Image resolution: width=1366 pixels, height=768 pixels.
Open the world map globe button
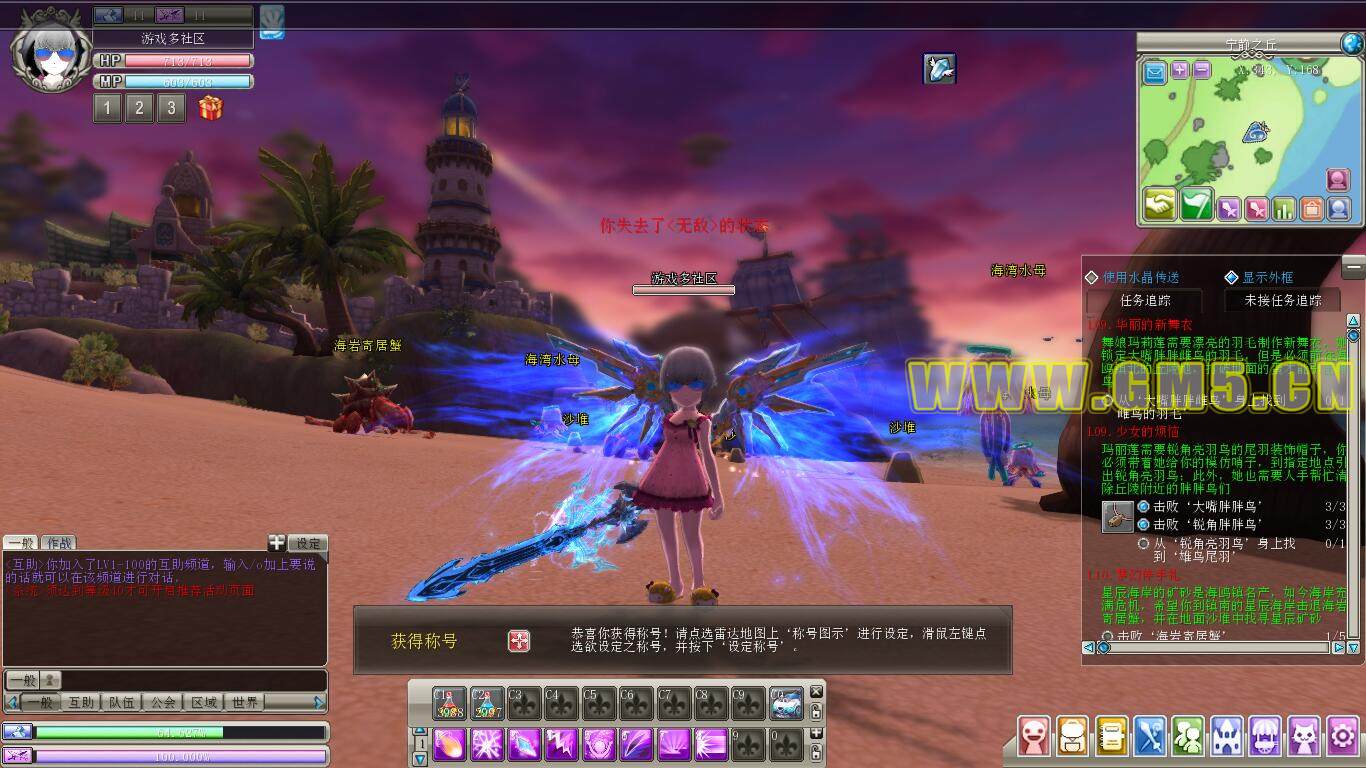point(1351,43)
